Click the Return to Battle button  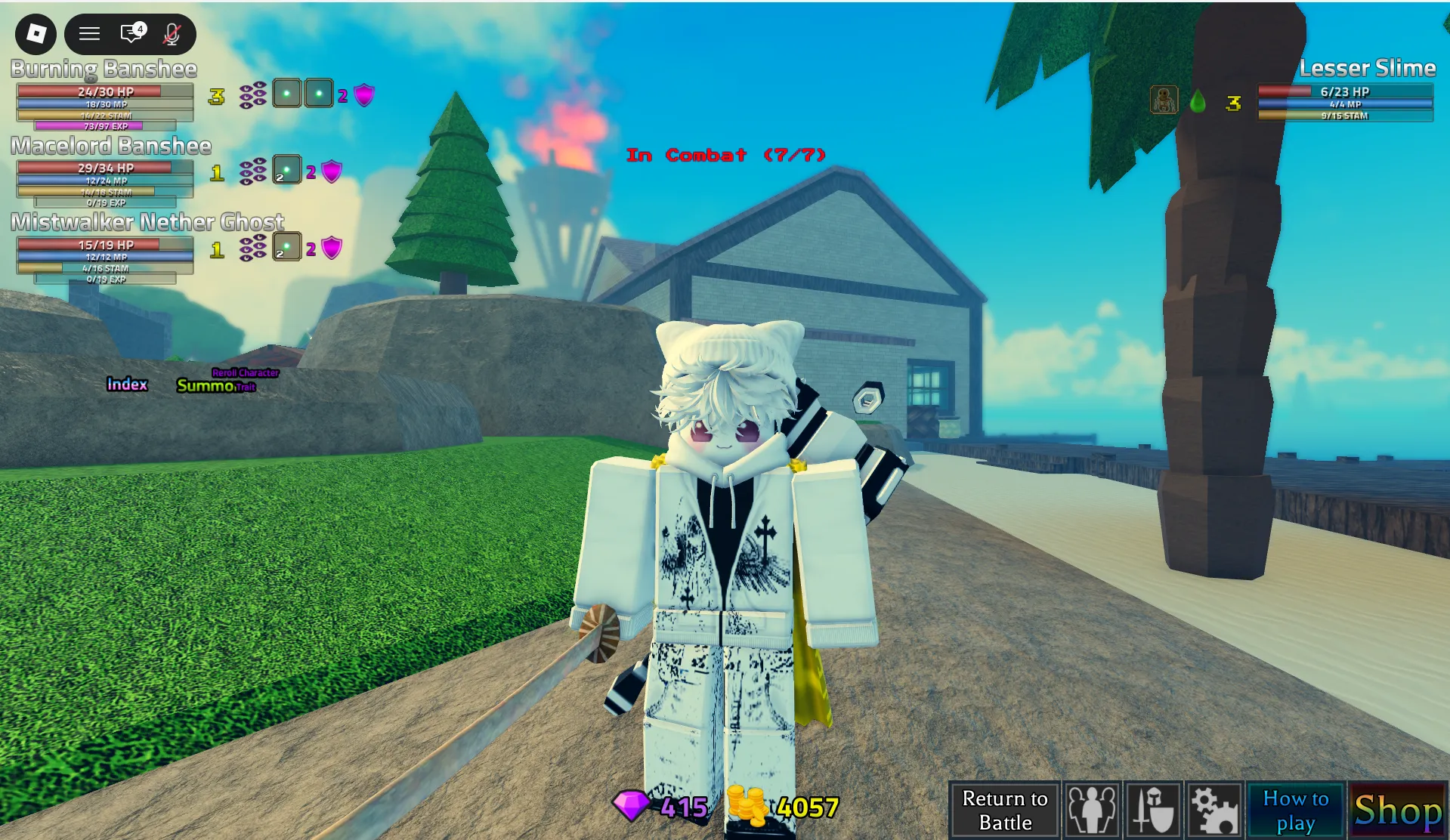(1004, 811)
